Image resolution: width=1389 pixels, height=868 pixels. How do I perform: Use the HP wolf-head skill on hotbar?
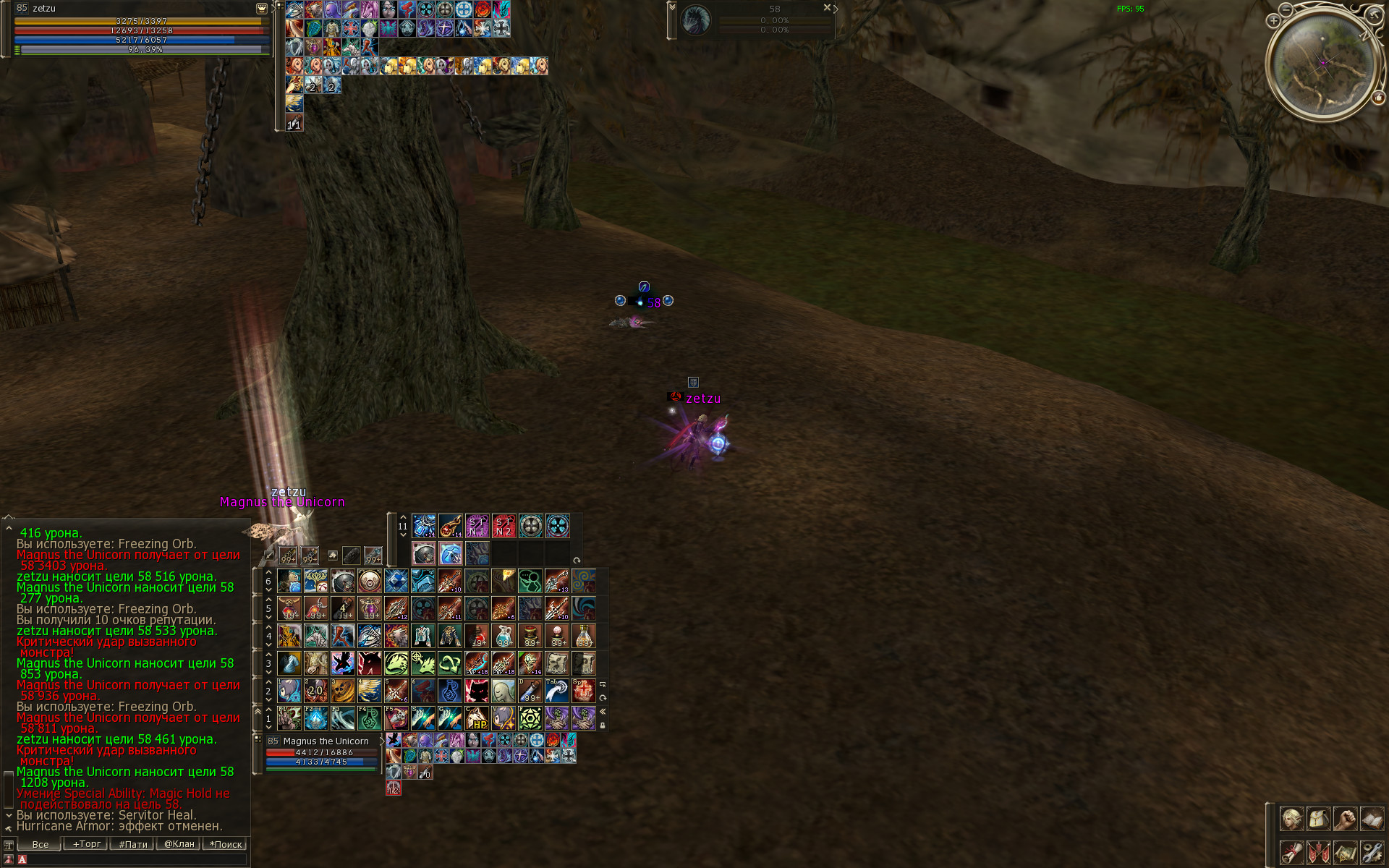click(x=477, y=718)
